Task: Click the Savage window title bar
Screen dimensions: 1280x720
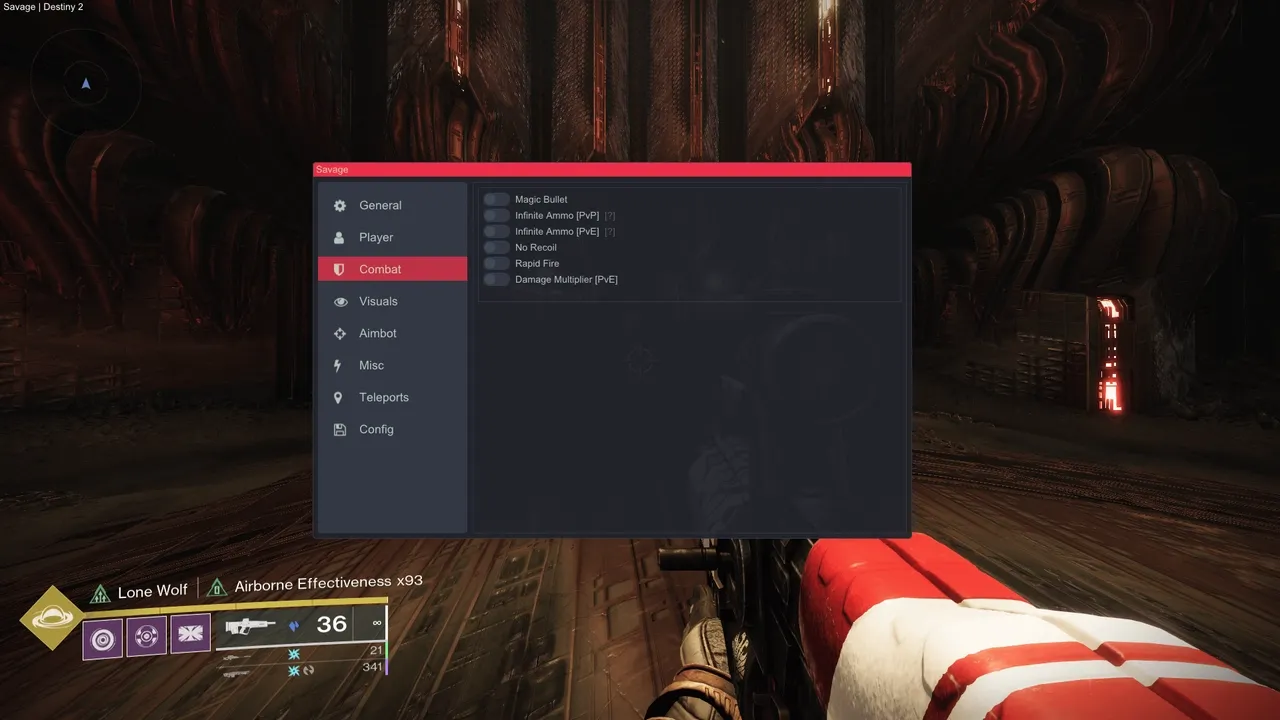Action: coord(612,170)
